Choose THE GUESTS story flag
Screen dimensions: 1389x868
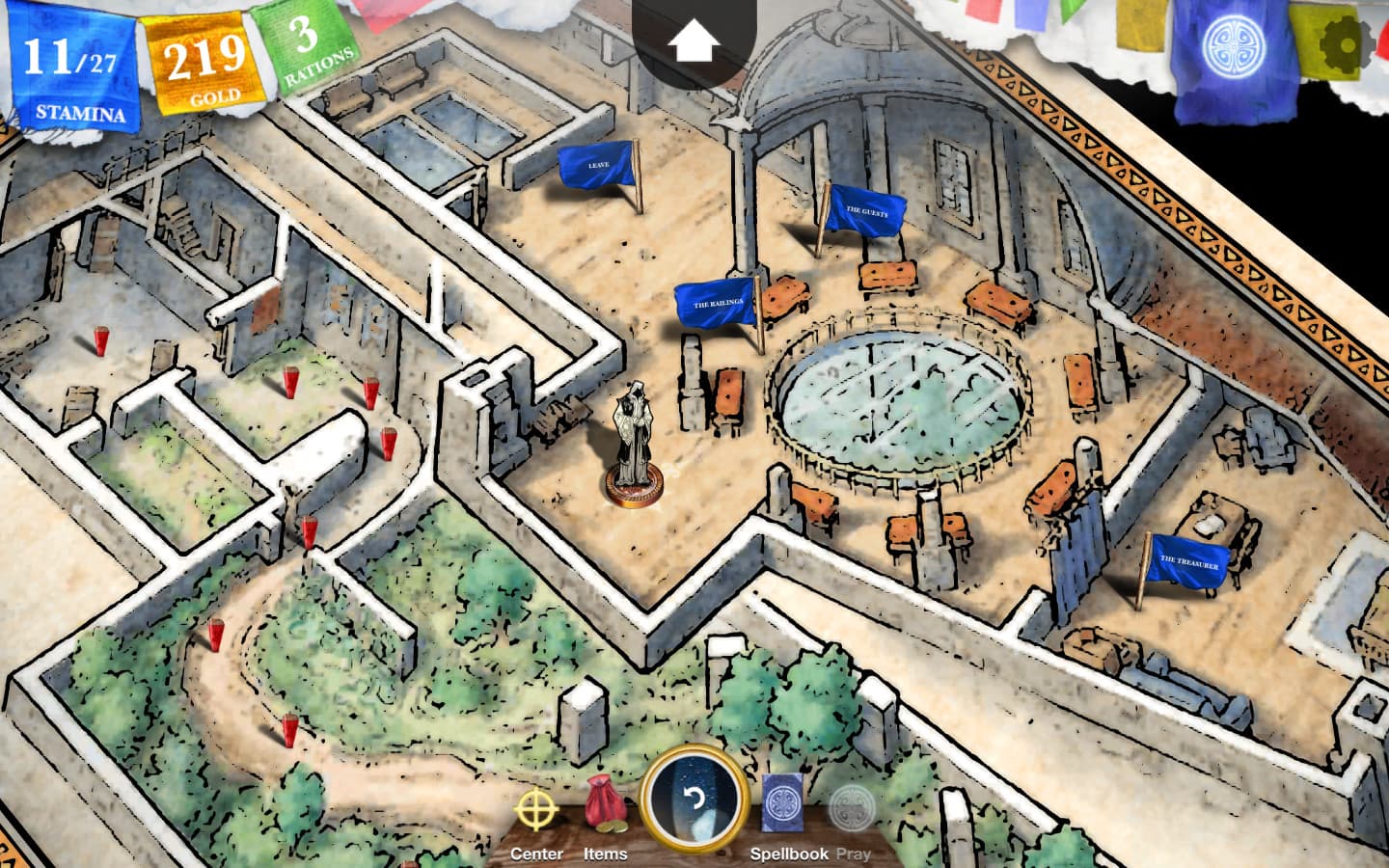(865, 211)
